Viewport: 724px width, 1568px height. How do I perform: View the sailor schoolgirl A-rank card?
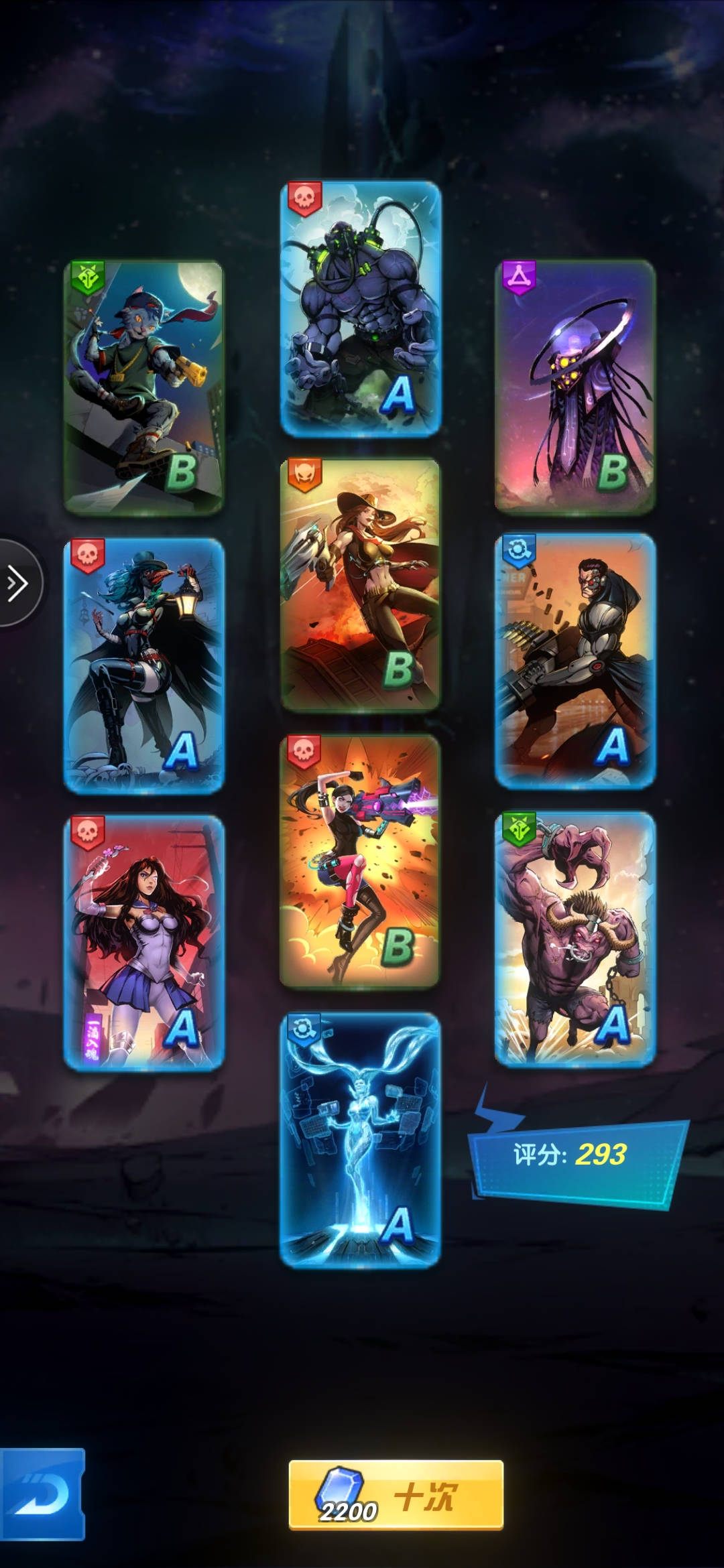pos(143,942)
